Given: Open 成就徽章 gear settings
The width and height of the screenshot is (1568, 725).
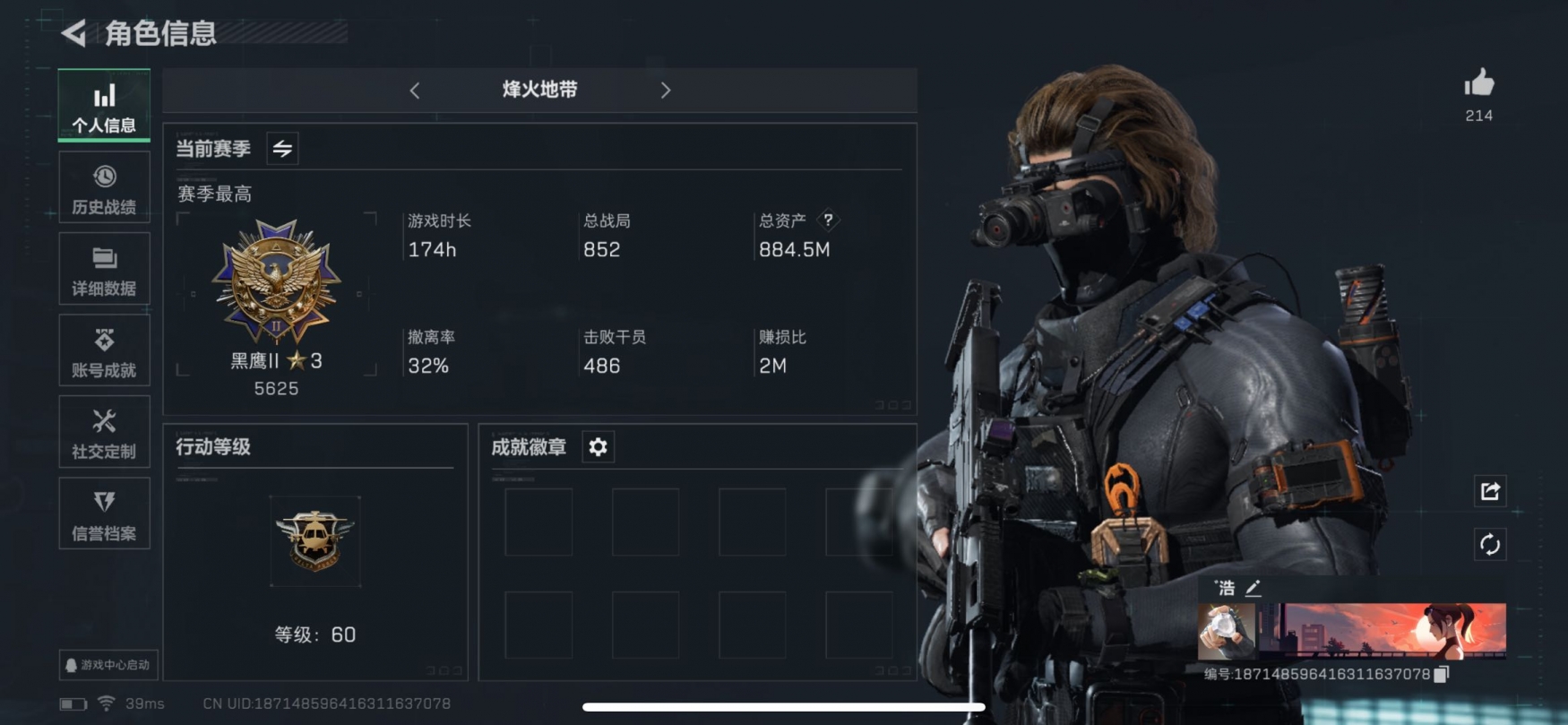Looking at the screenshot, I should point(598,447).
